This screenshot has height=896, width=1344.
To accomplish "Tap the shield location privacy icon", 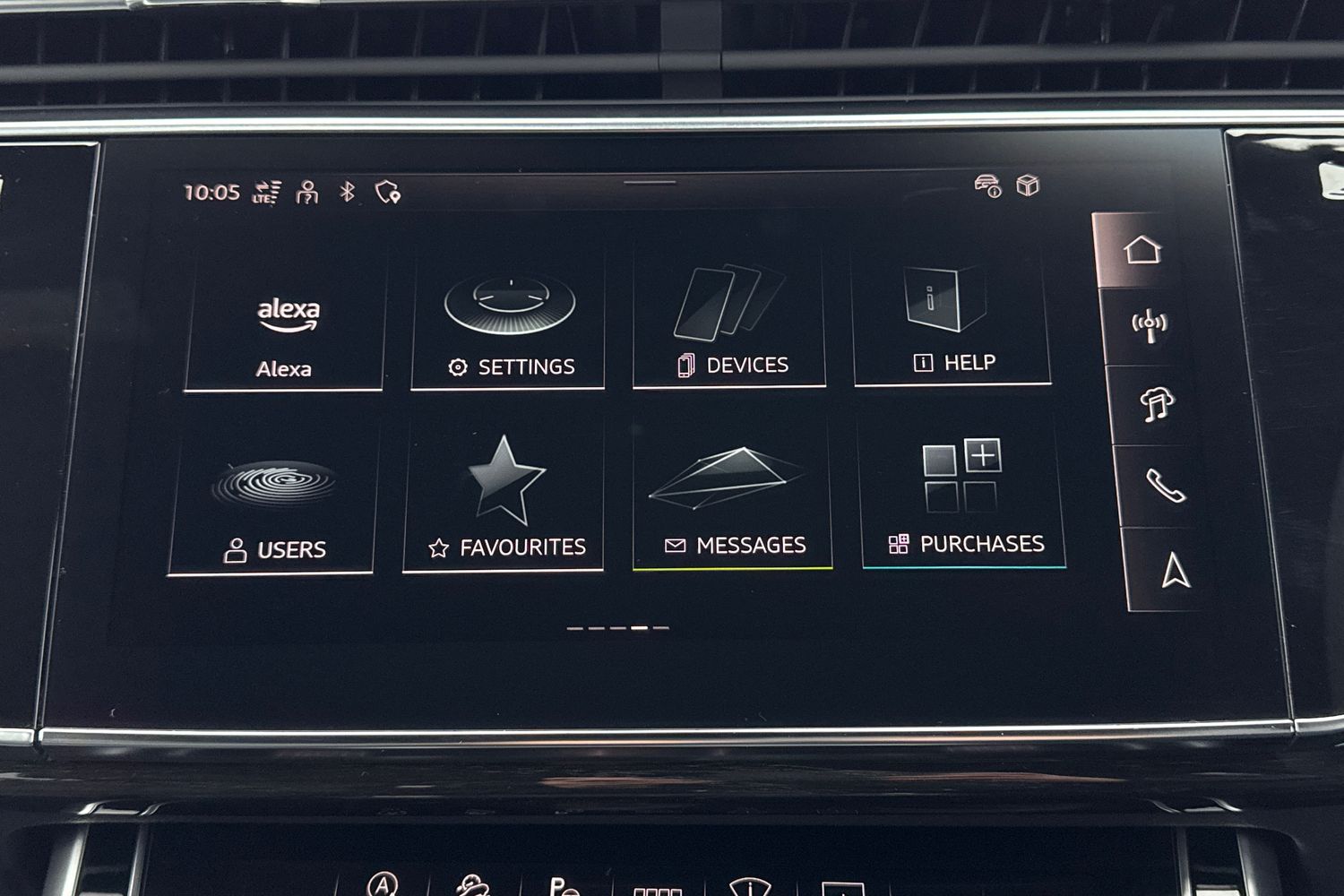I will pos(388,191).
